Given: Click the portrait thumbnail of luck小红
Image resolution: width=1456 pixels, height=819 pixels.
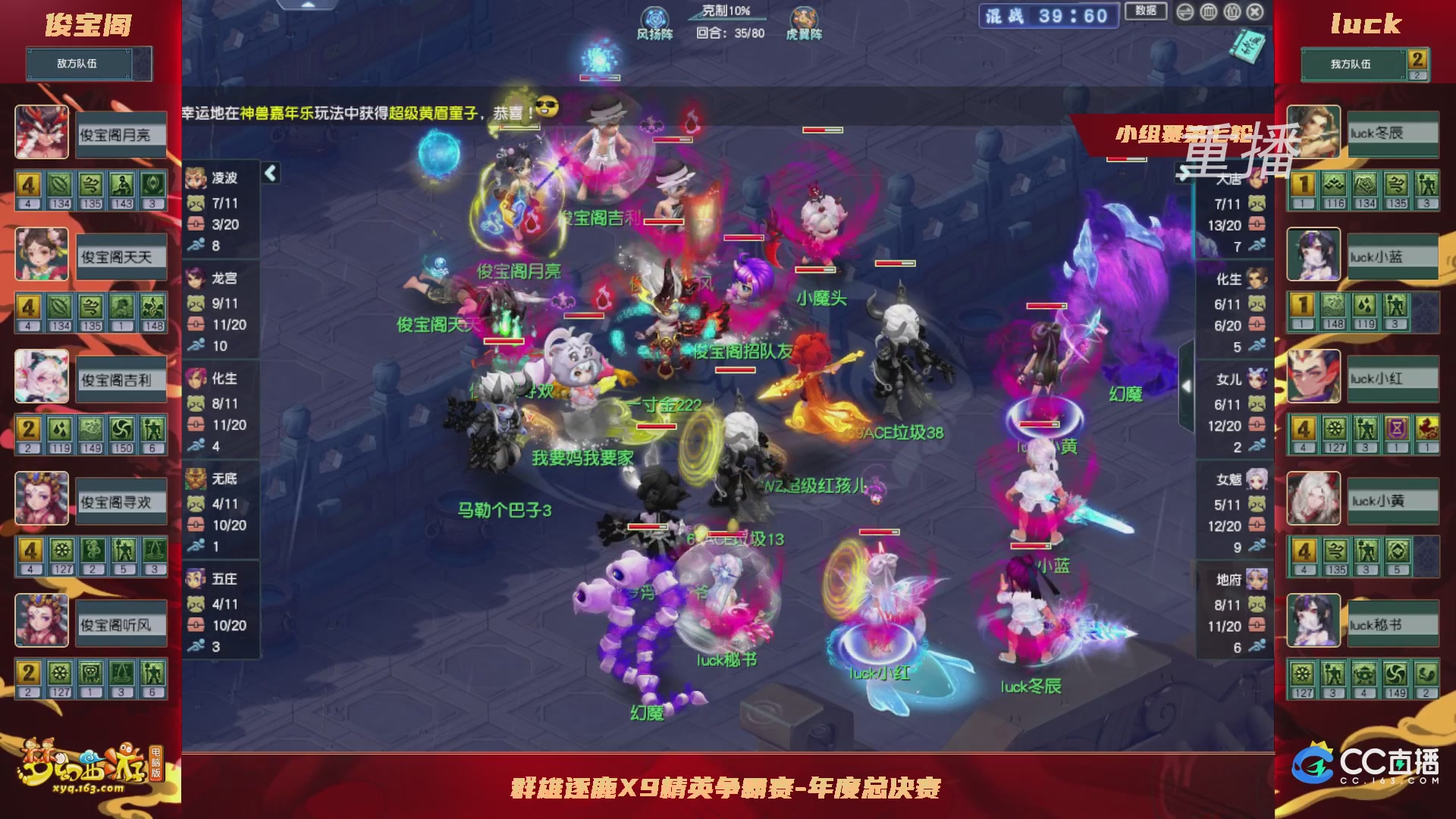Looking at the screenshot, I should pyautogui.click(x=1313, y=378).
